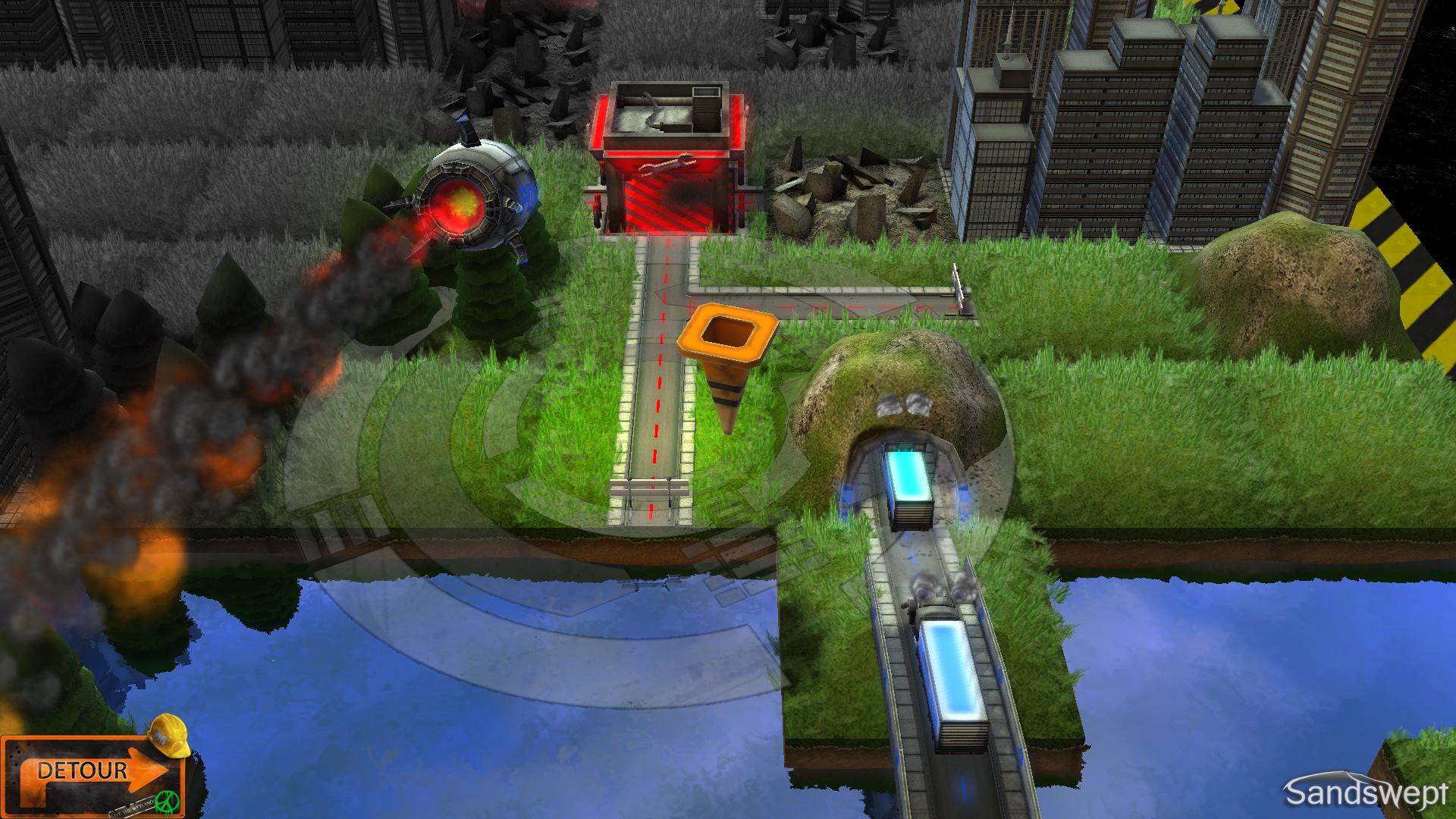The image size is (1456, 819).
Task: Open the Save The Wetlands plaque
Action: point(133,807)
